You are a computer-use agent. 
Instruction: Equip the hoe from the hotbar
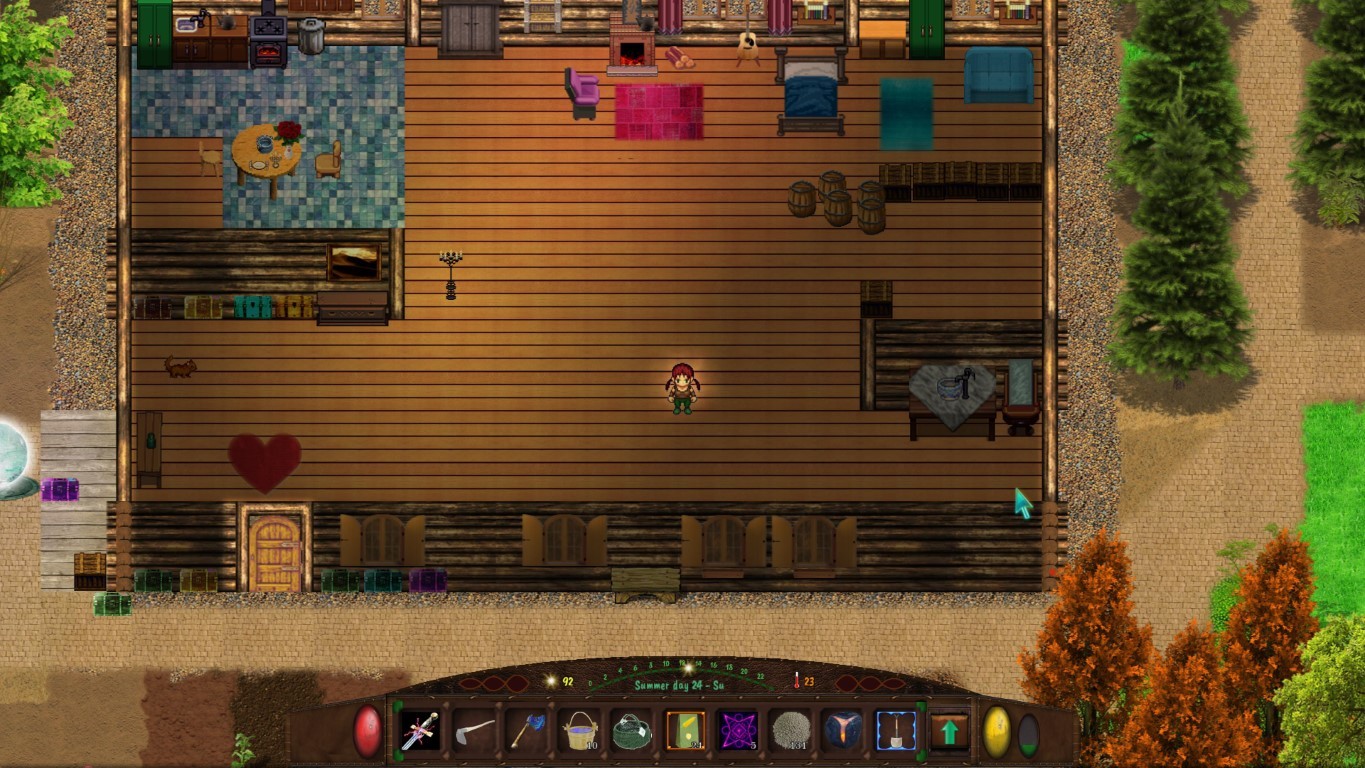pos(473,731)
